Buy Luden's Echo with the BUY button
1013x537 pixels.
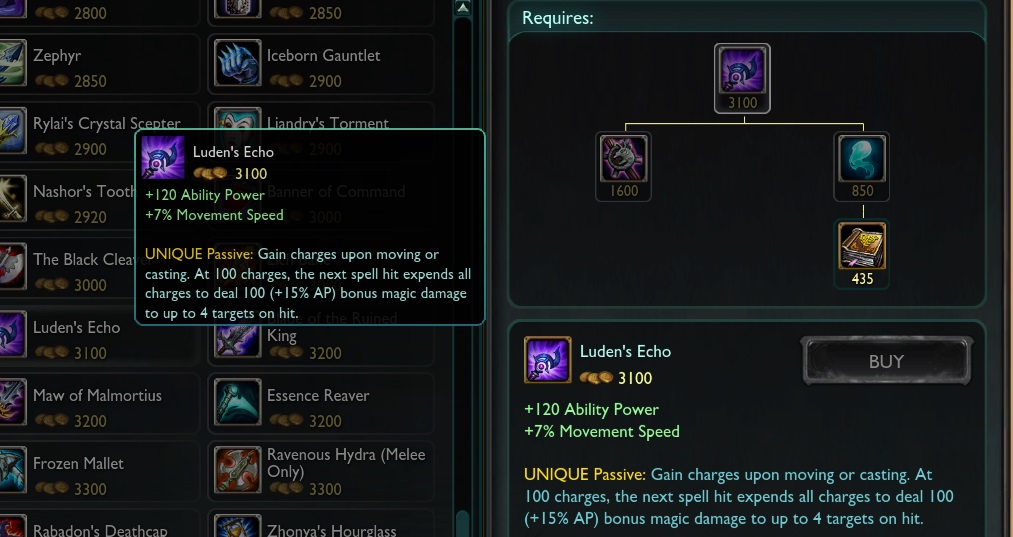[x=886, y=361]
